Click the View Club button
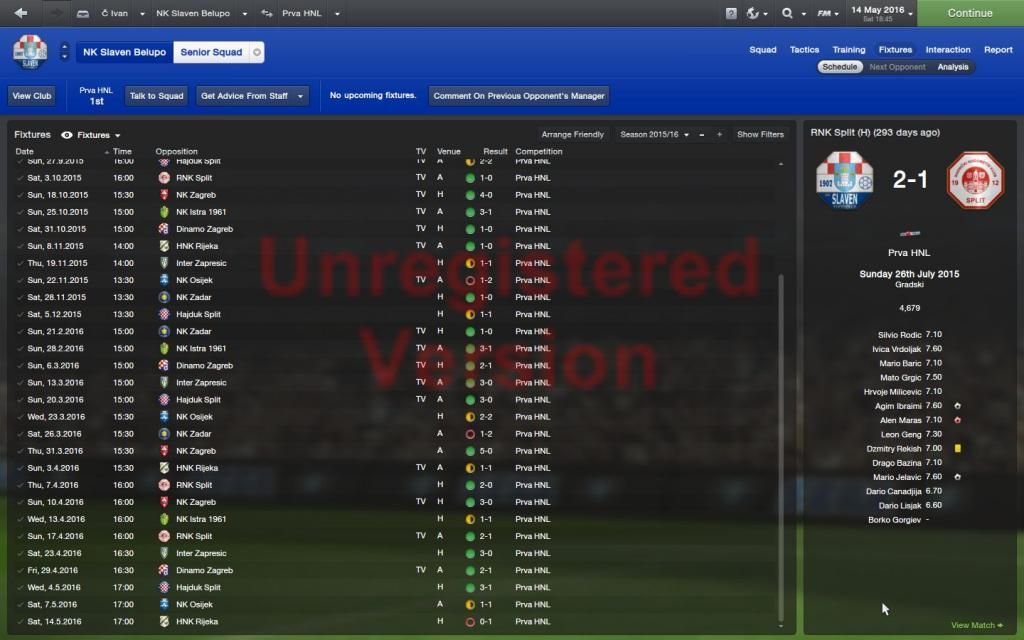Viewport: 1024px width, 640px height. pos(32,96)
